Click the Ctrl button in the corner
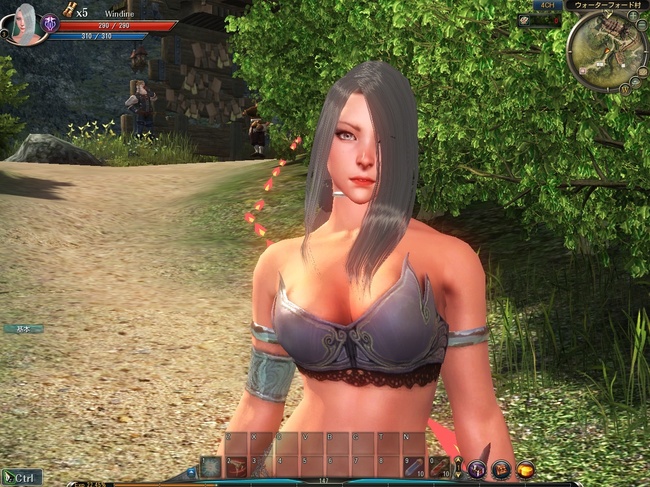This screenshot has height=487, width=650. pos(22,478)
